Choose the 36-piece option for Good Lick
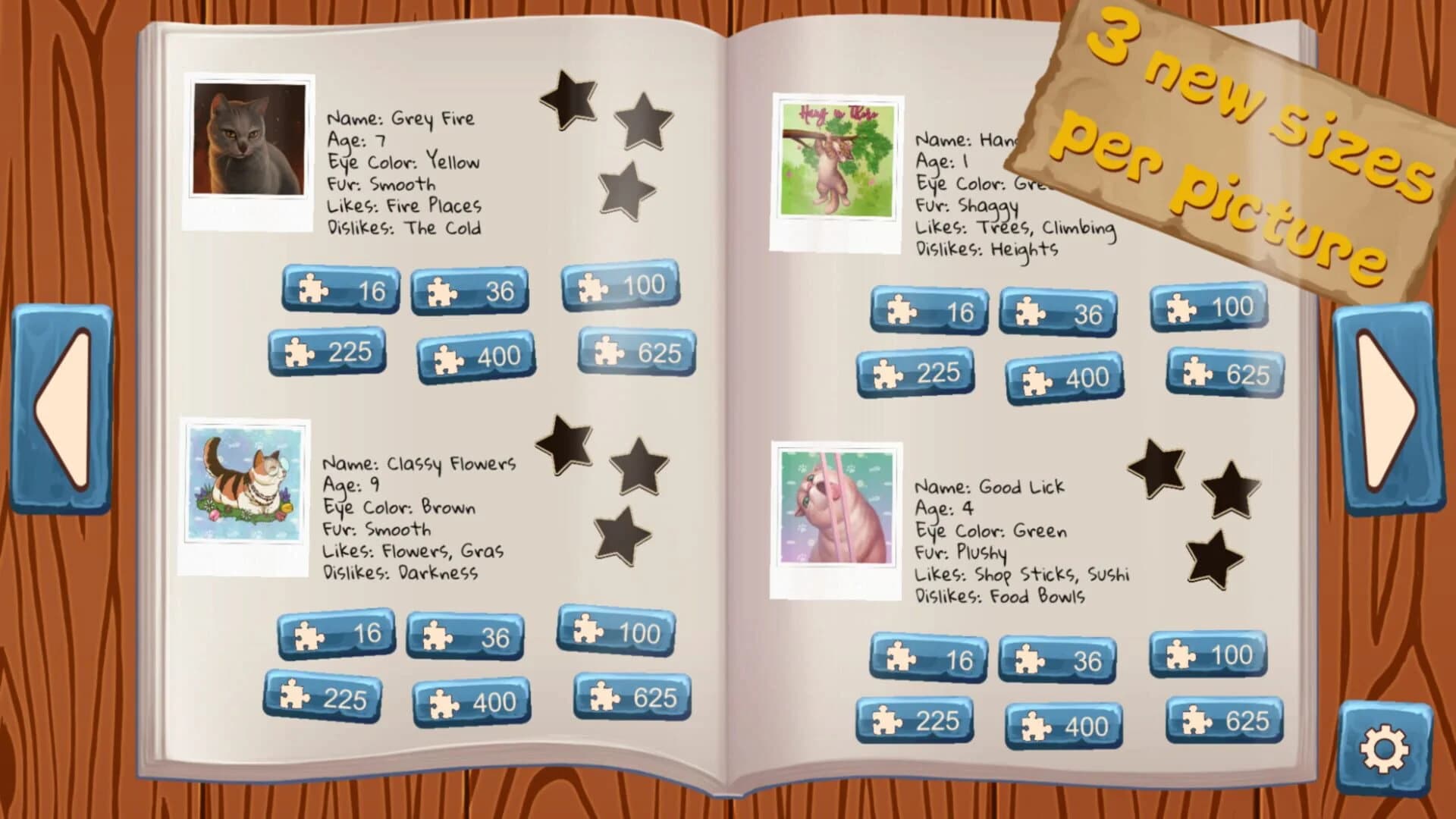 pos(1058,658)
